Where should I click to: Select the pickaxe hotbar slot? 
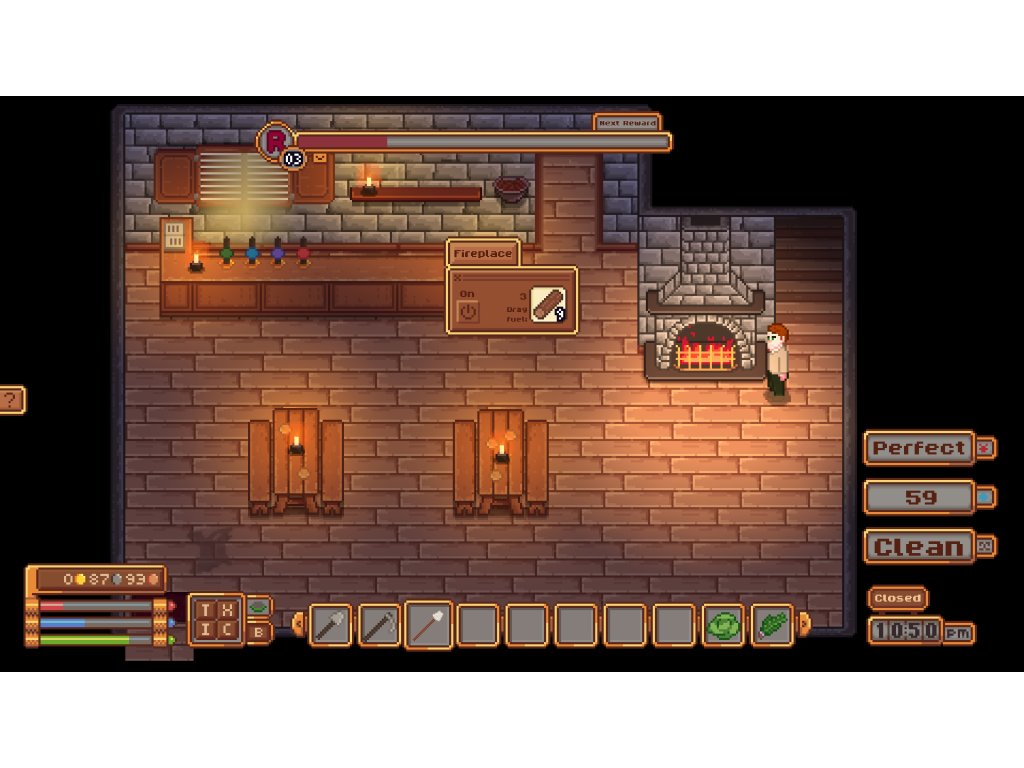pyautogui.click(x=380, y=625)
